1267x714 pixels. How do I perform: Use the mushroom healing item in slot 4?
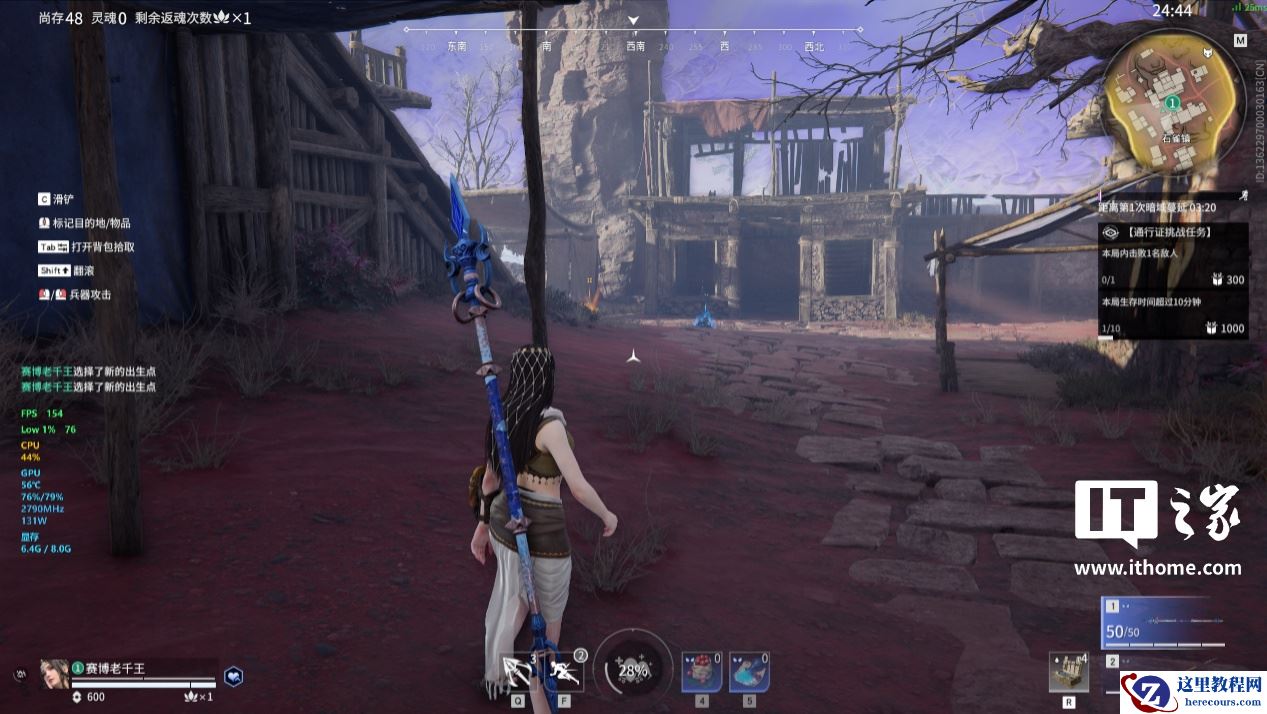[701, 671]
